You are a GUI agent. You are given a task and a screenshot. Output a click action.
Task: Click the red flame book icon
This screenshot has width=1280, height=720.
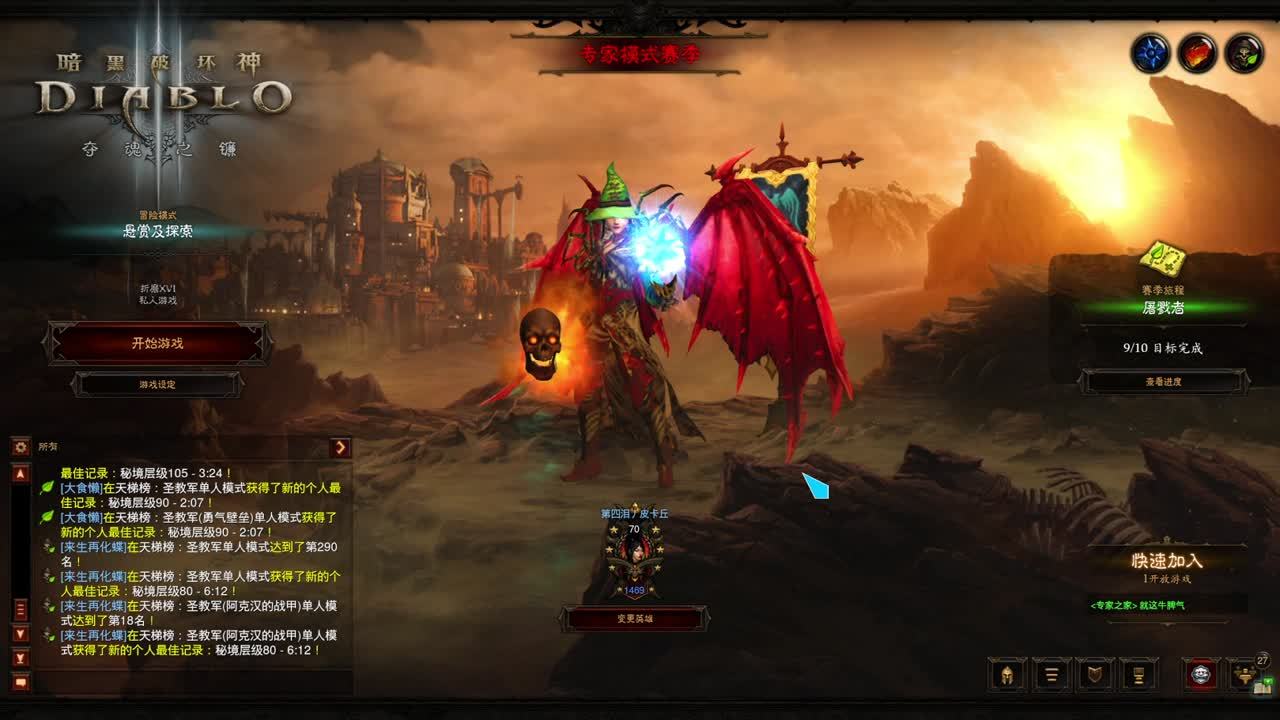pyautogui.click(x=1197, y=53)
